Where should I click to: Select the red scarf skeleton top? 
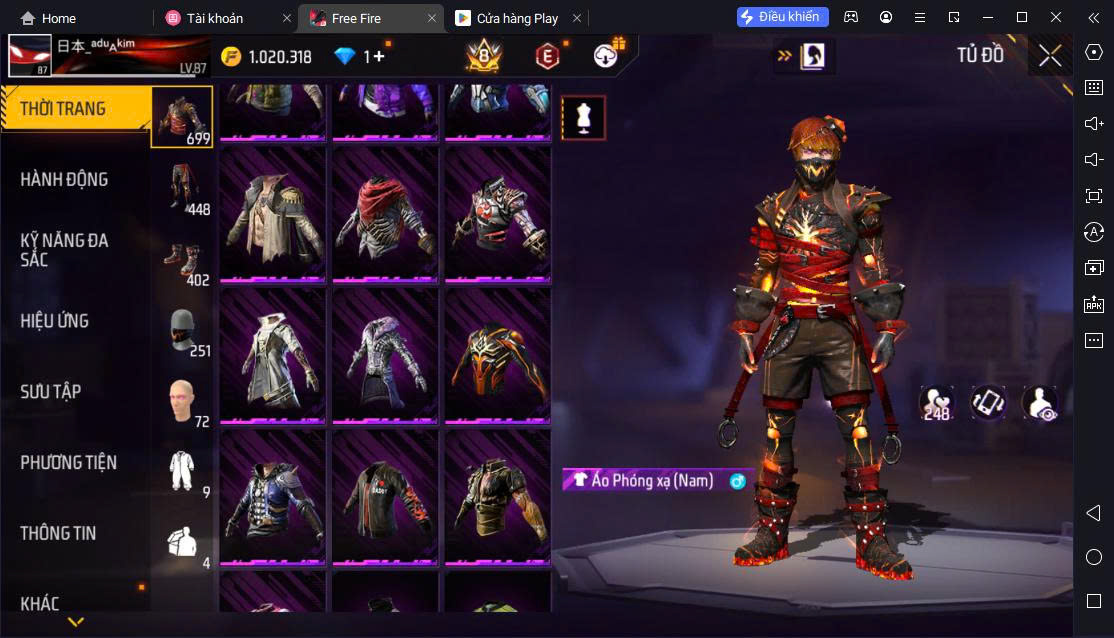[385, 213]
